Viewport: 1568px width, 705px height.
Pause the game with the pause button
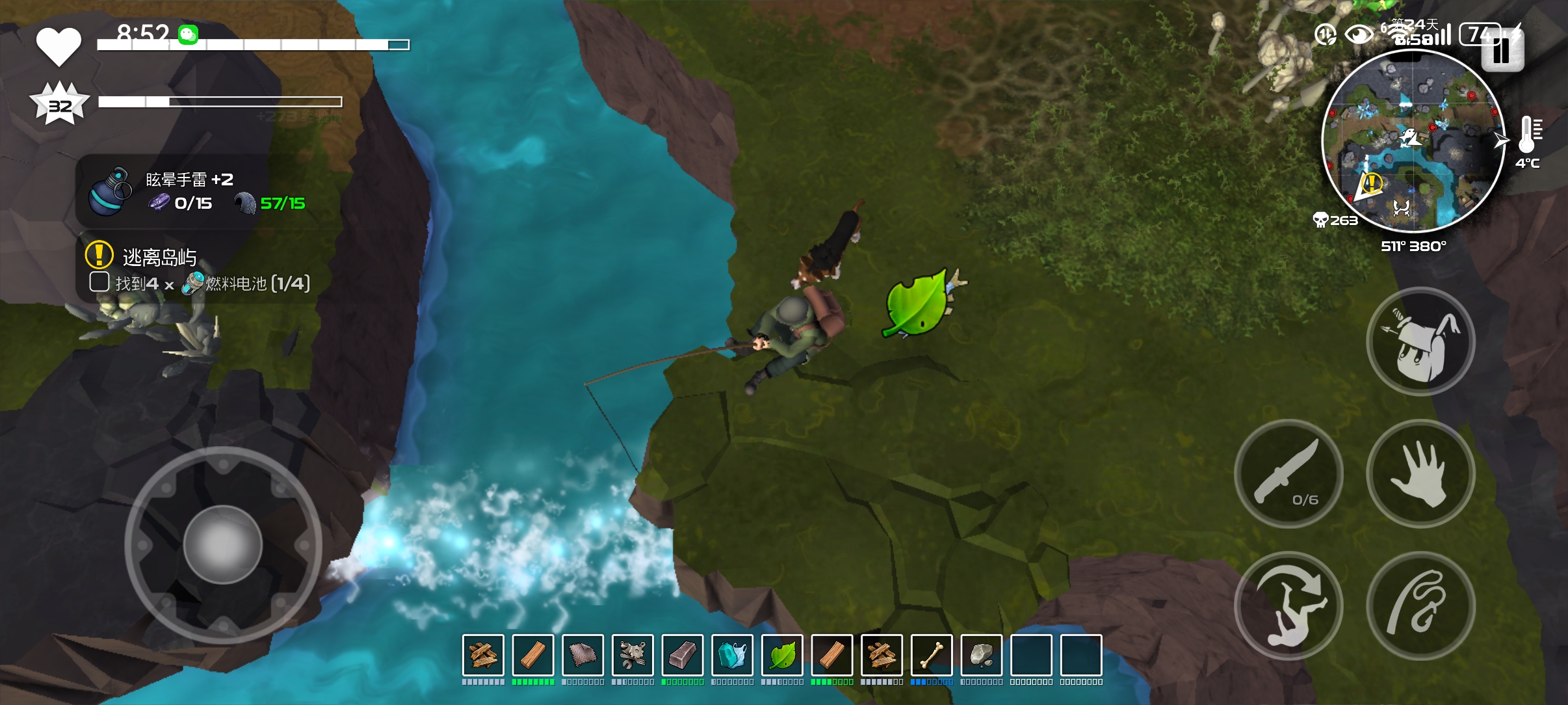pos(1502,50)
